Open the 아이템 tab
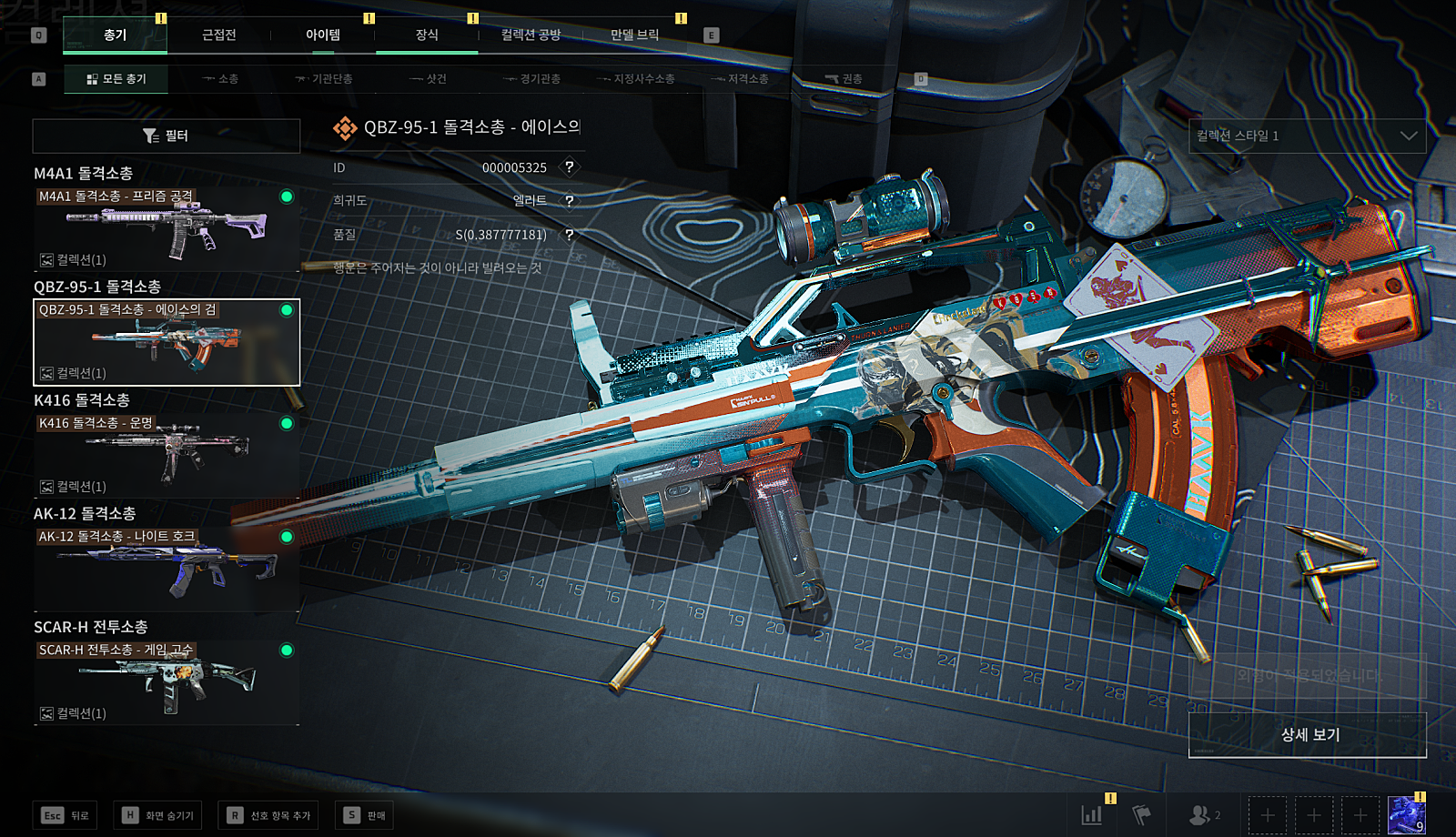 (x=323, y=35)
